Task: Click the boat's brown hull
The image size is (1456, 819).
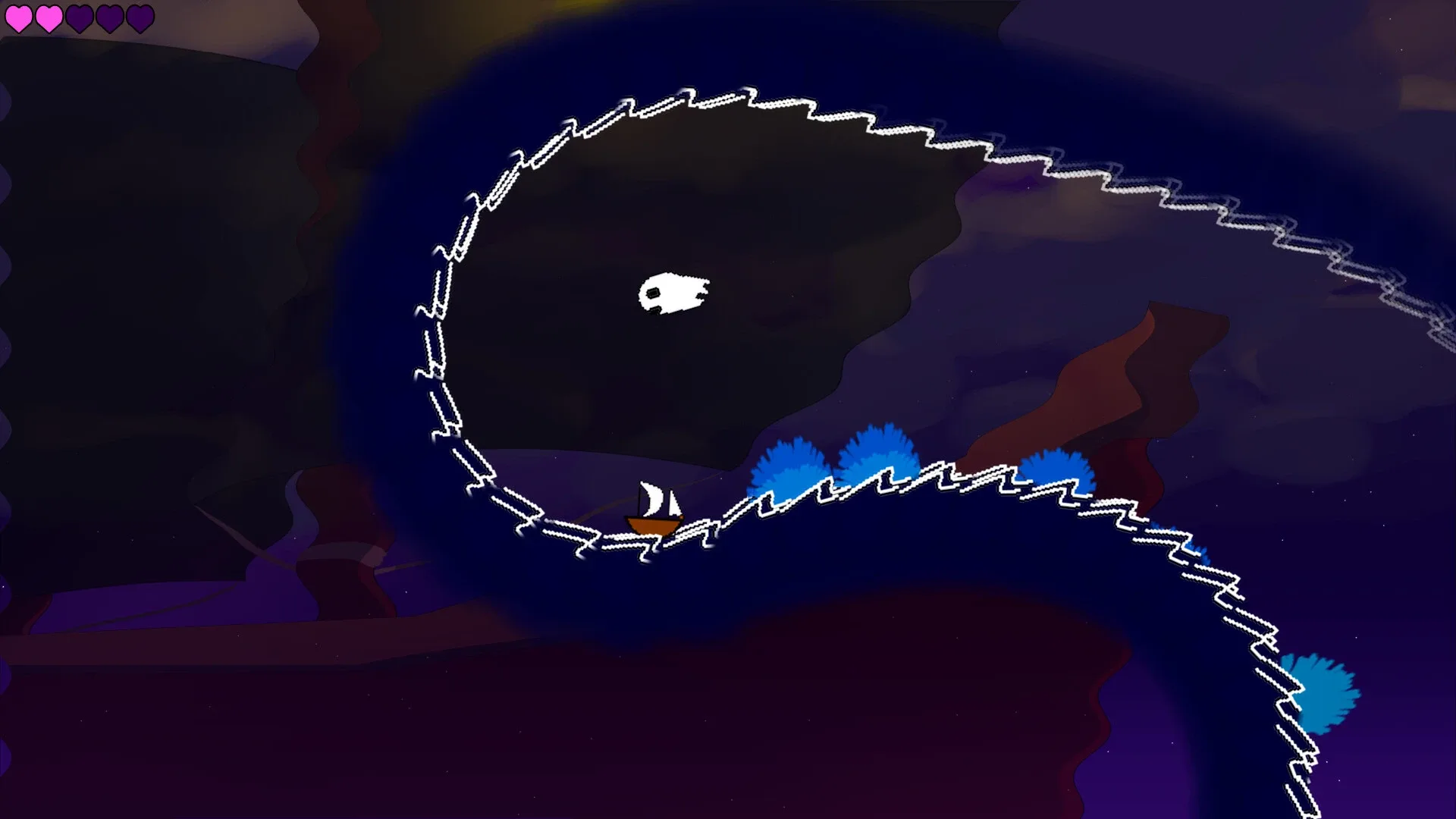Action: [655, 525]
